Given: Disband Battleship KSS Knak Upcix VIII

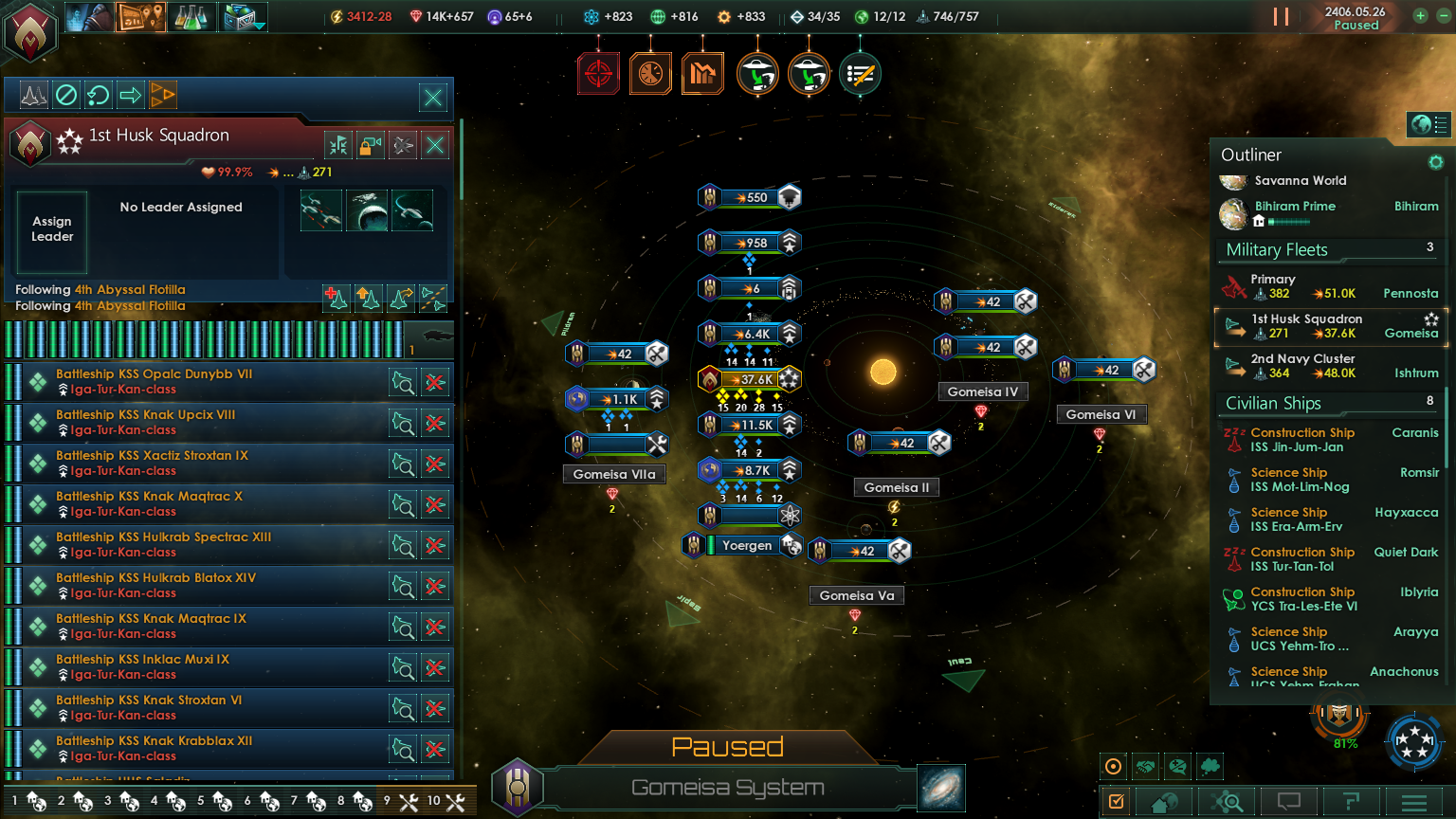Looking at the screenshot, I should coord(435,424).
